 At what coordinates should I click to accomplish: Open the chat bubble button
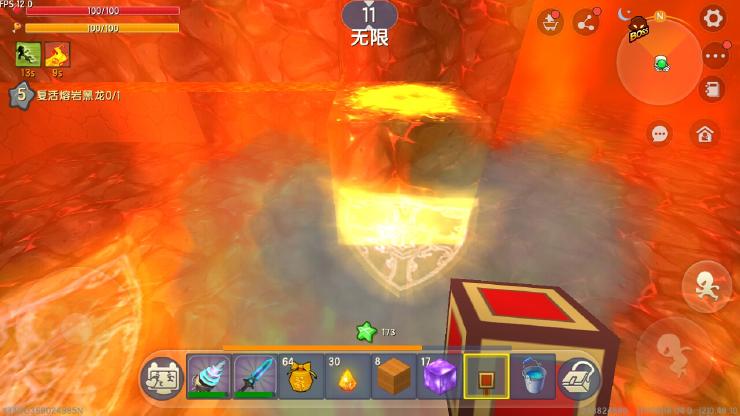[660, 133]
